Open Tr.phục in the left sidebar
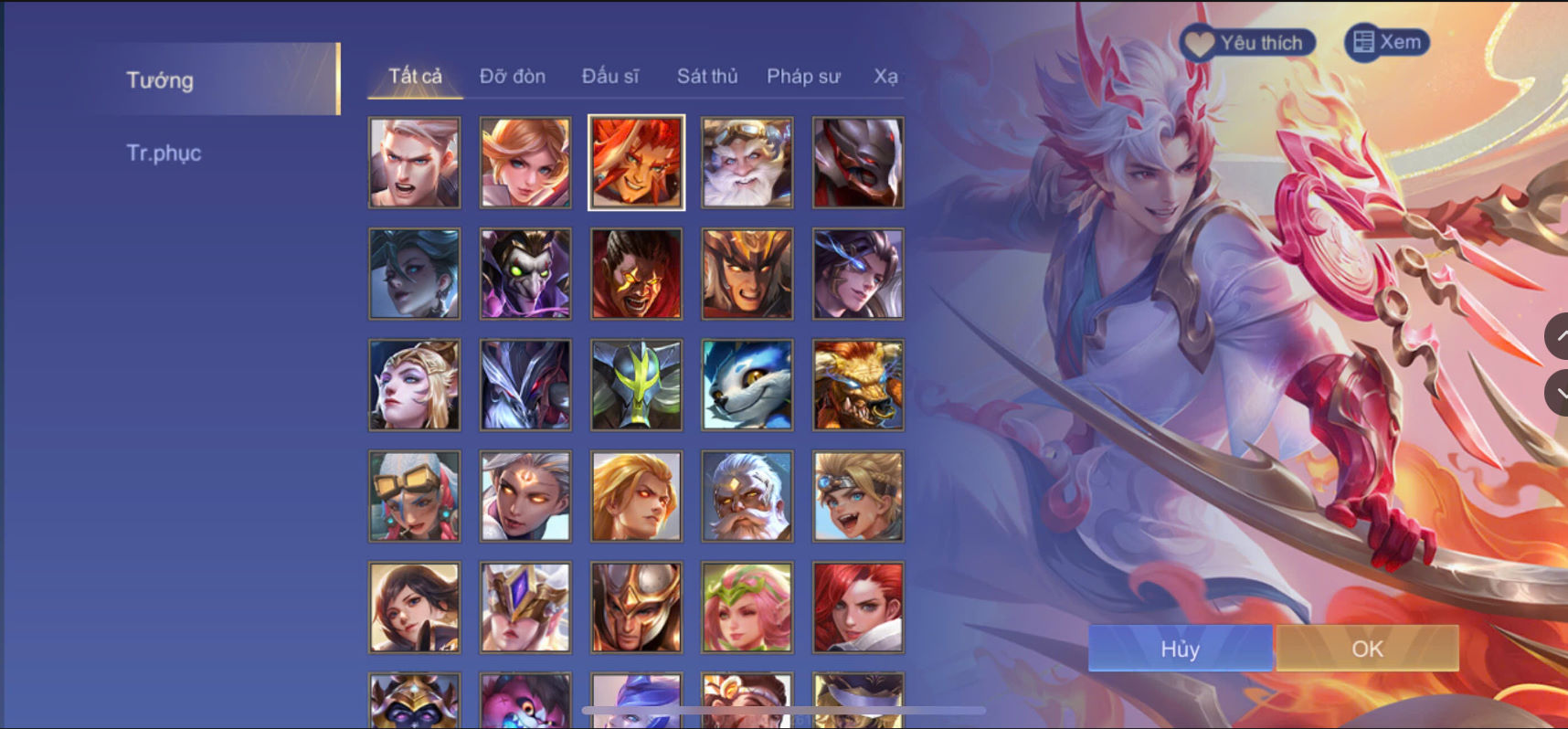 pyautogui.click(x=164, y=153)
